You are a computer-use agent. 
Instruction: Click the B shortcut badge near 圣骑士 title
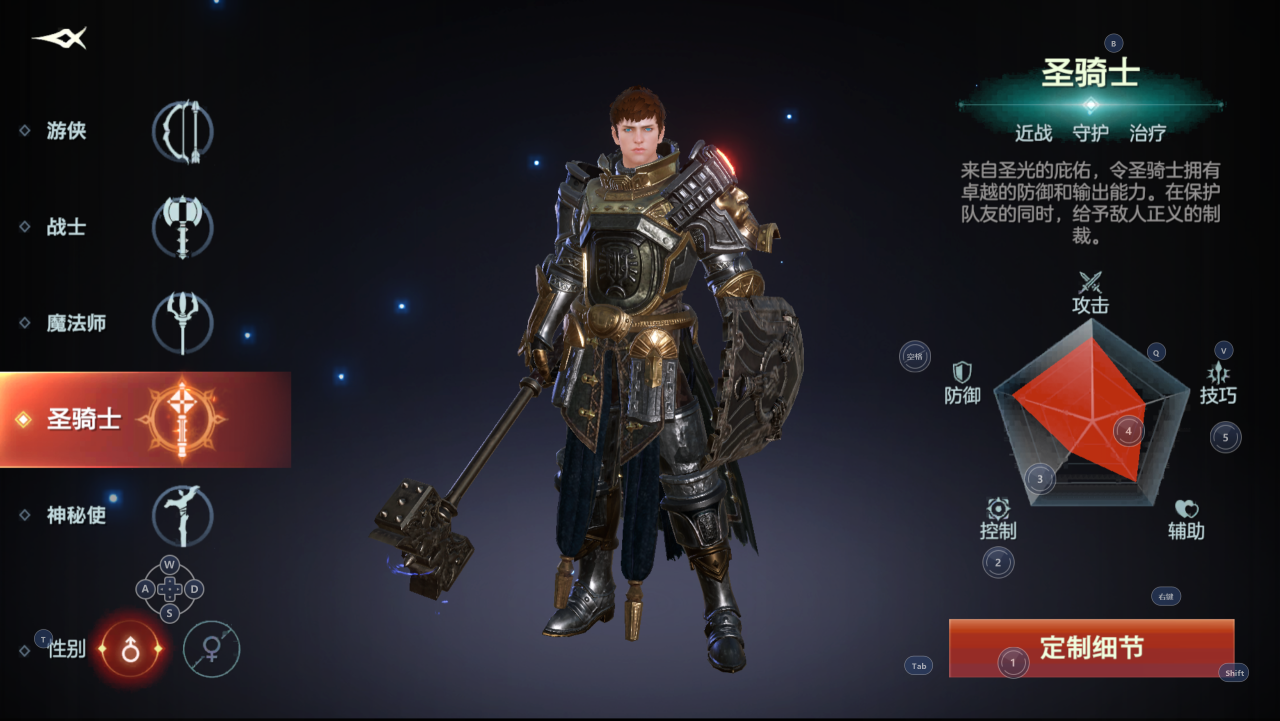point(1111,44)
